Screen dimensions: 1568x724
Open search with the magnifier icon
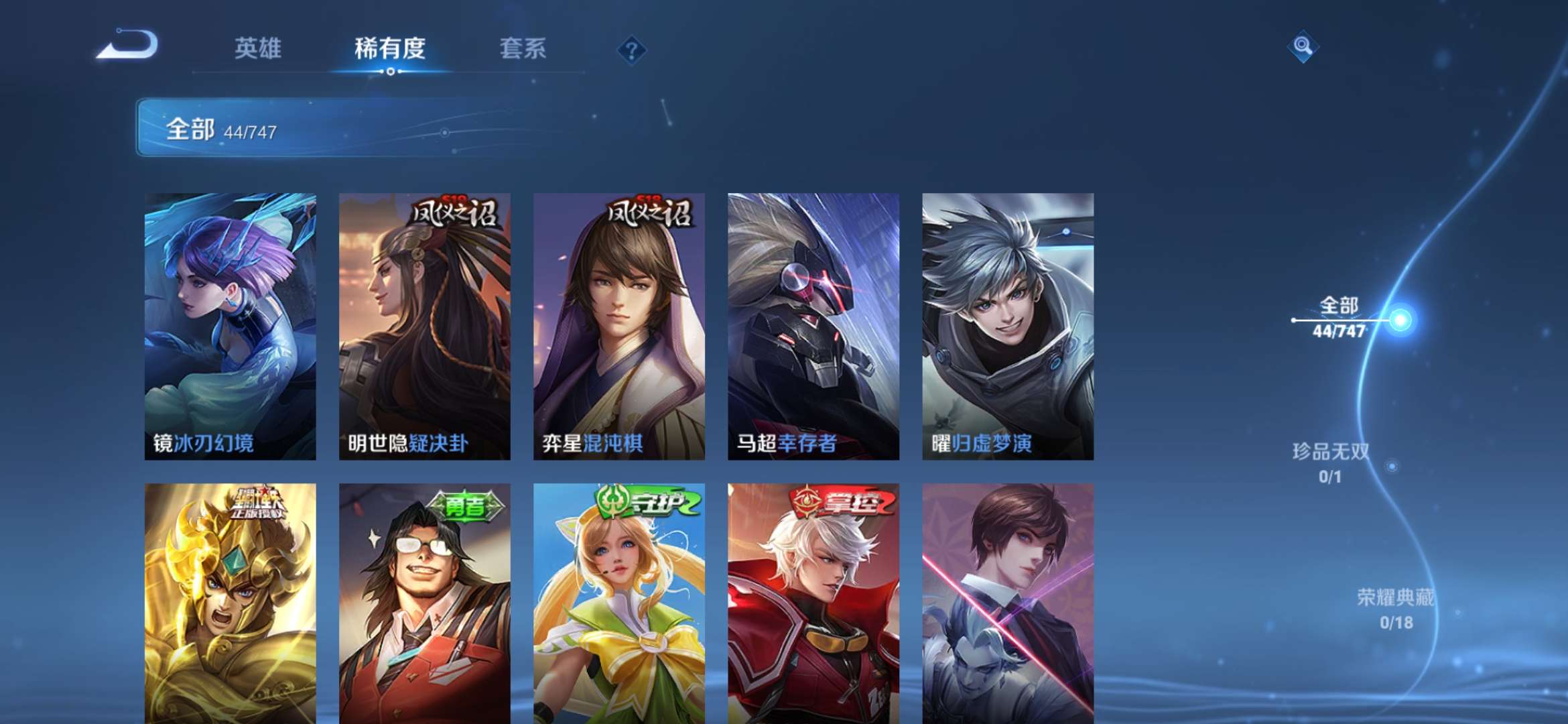1303,47
